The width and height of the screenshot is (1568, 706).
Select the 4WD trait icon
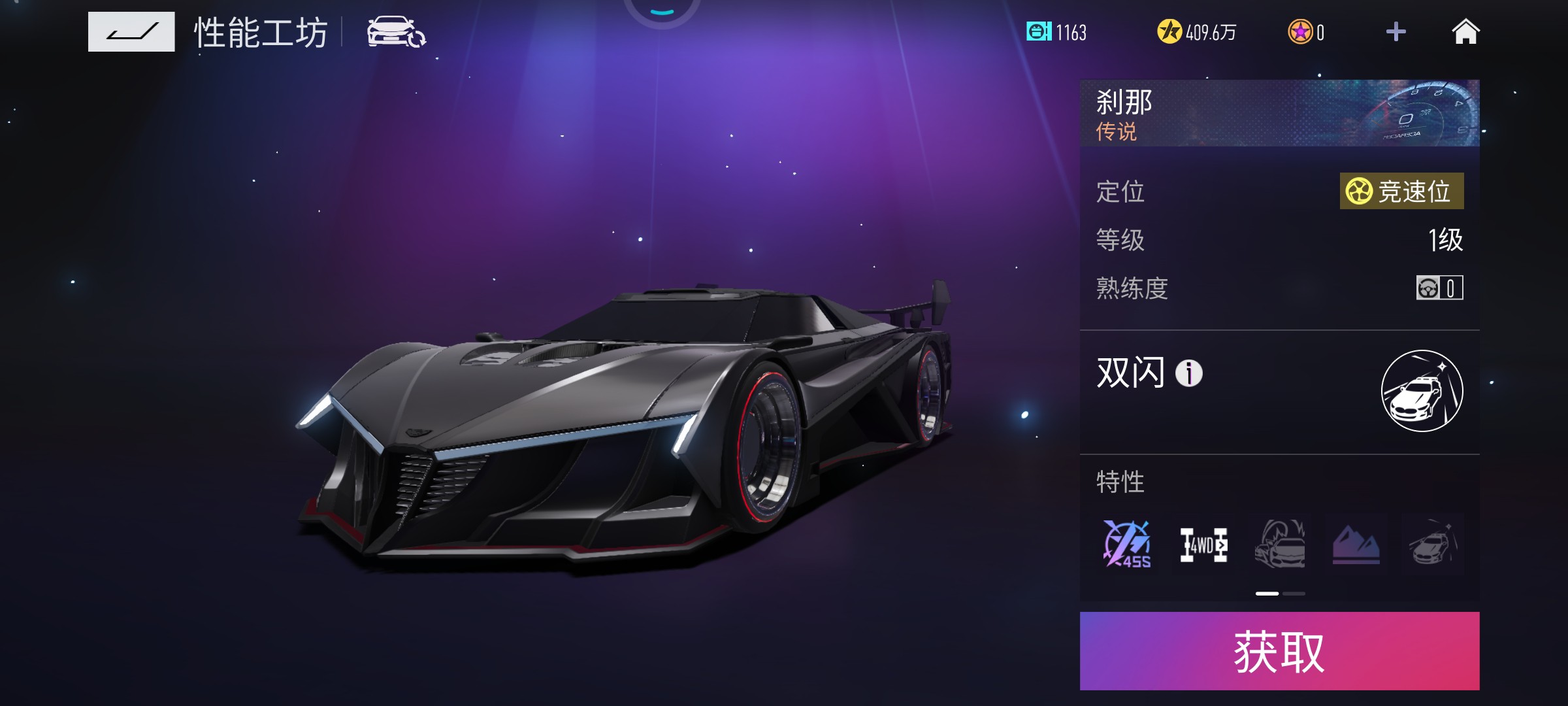tap(1203, 545)
